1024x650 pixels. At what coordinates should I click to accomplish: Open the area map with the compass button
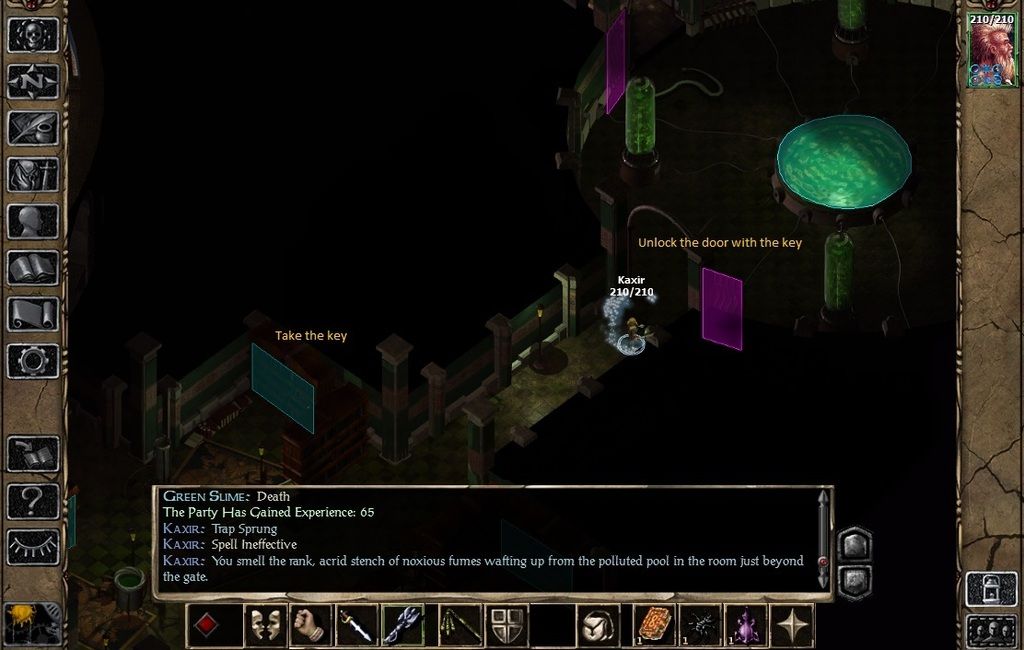pos(33,81)
